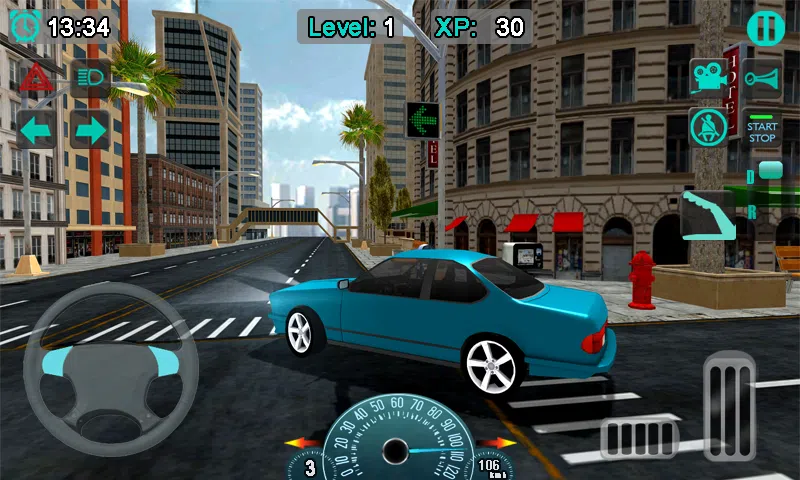800x480 pixels.
Task: Fasten the seat belt icon
Action: 708,128
